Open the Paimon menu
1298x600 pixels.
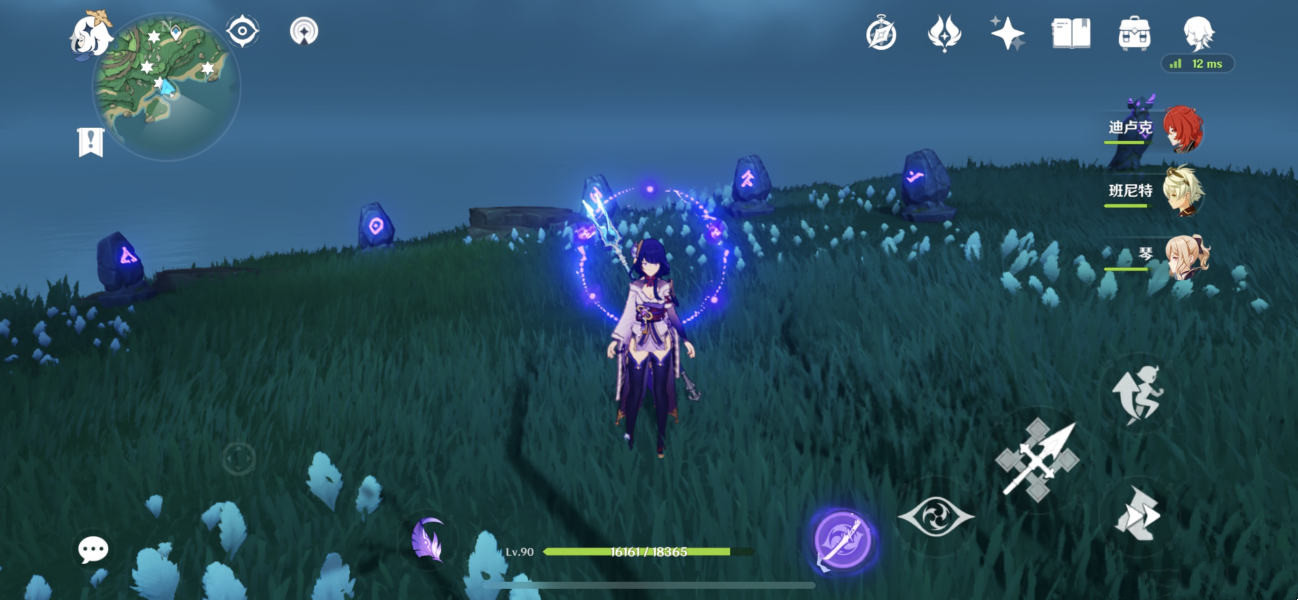pyautogui.click(x=90, y=35)
